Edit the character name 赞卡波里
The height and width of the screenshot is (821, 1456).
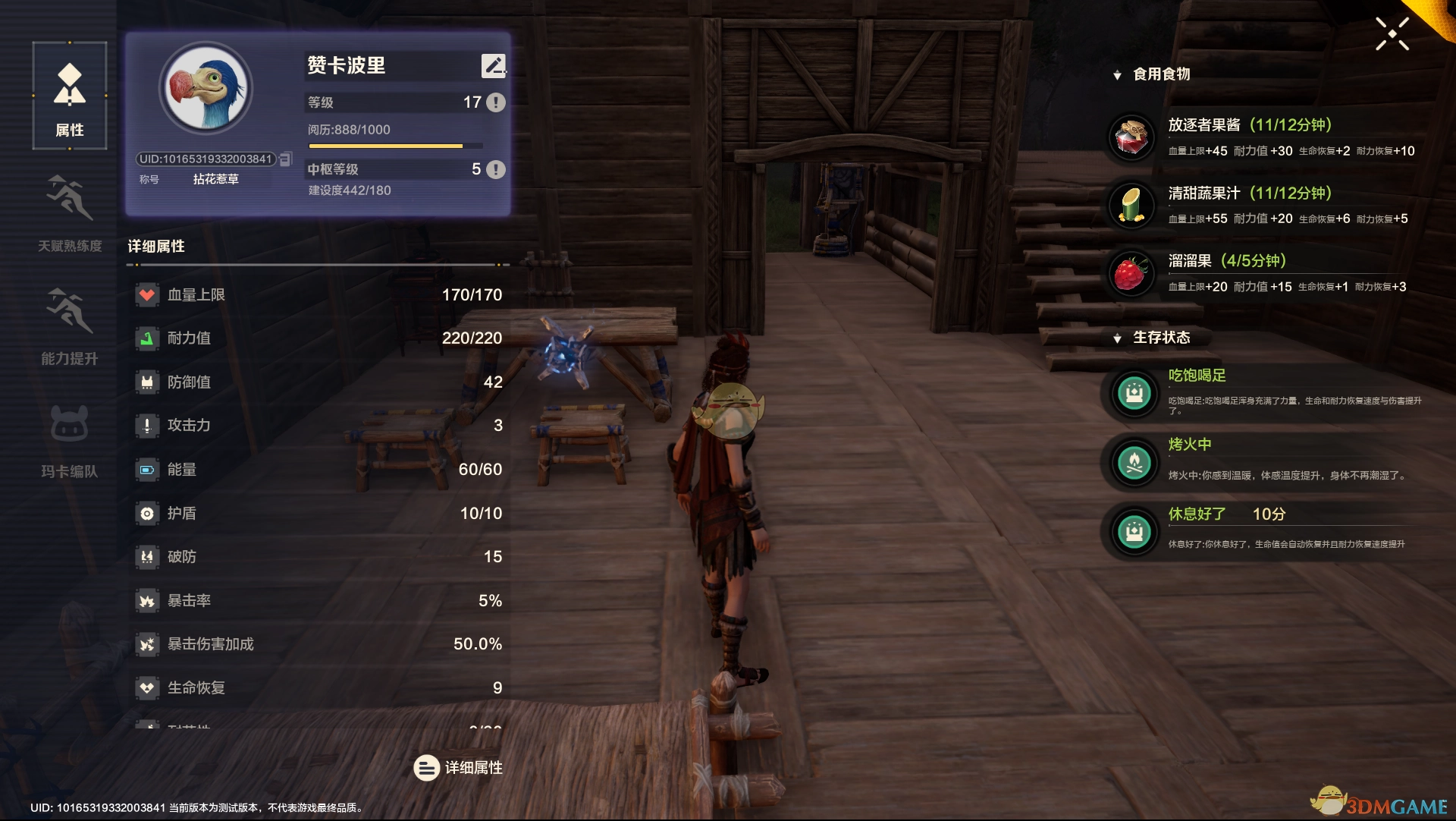tap(493, 66)
